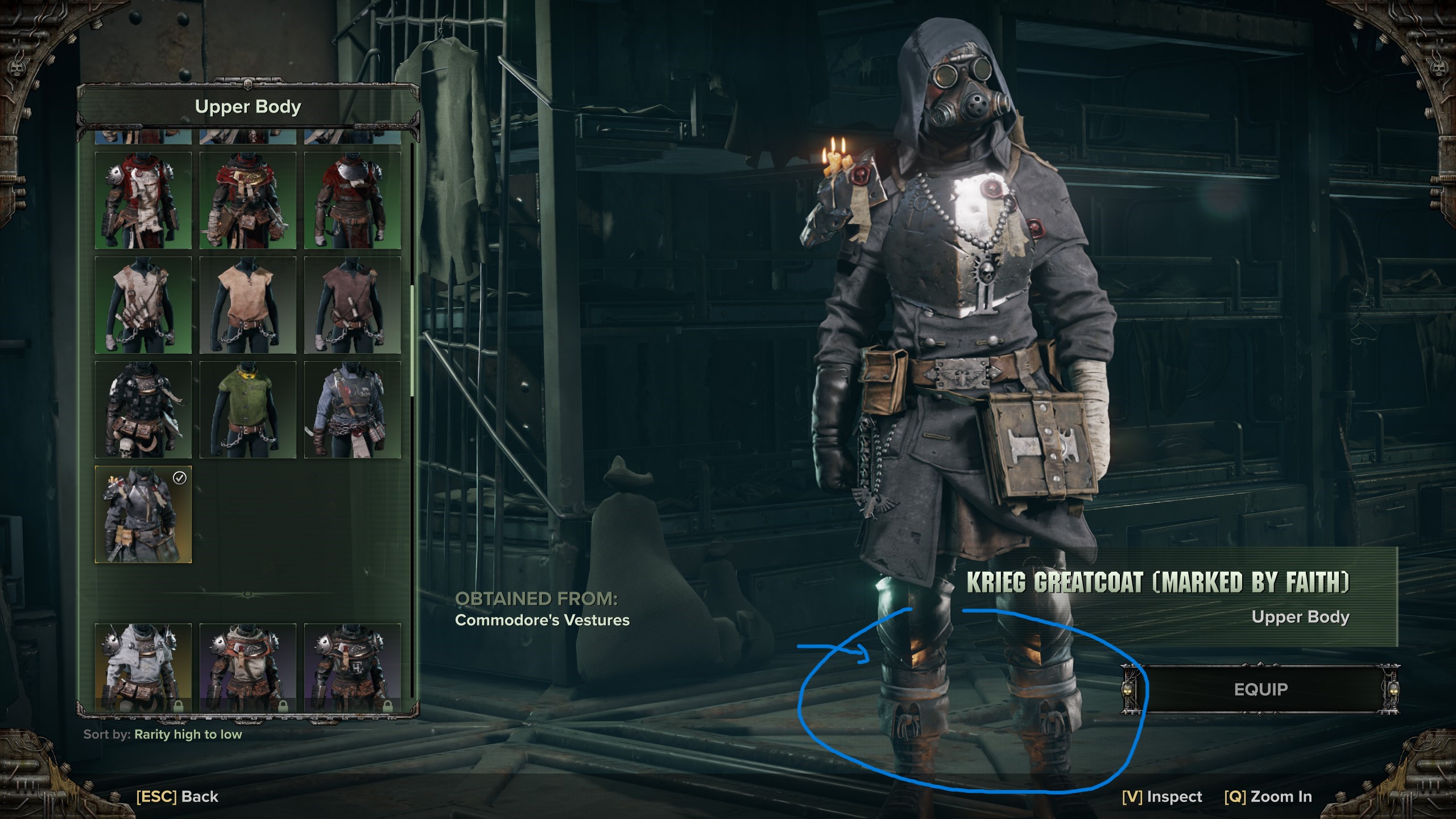The width and height of the screenshot is (1456, 819).
Task: Zoom in on the character preview
Action: (x=1268, y=797)
